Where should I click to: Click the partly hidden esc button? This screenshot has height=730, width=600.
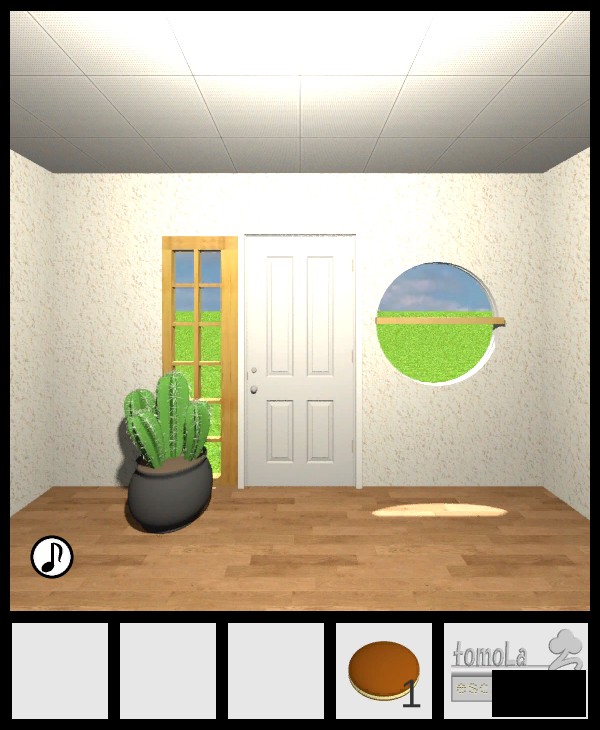(x=471, y=687)
